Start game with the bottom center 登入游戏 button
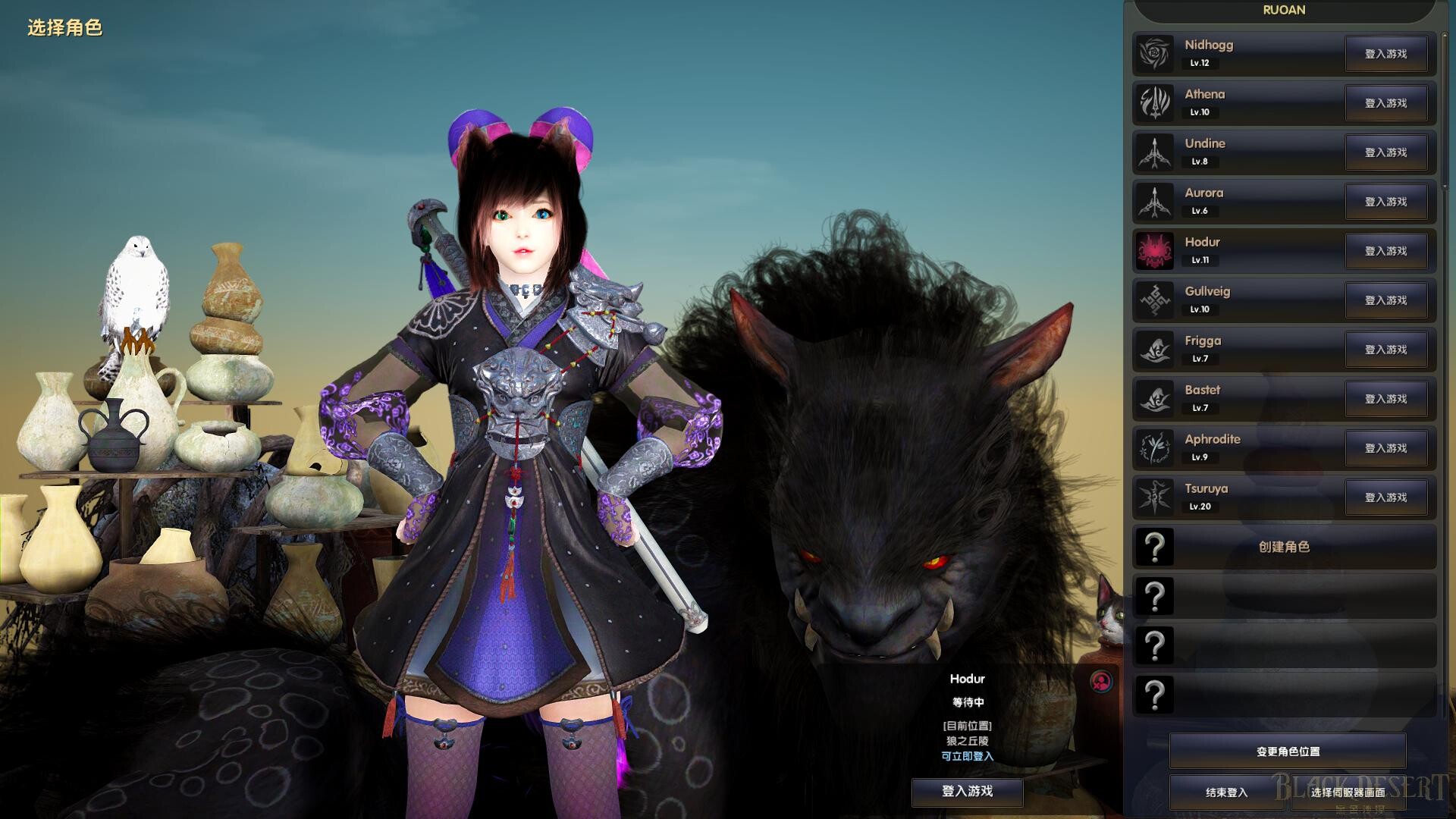This screenshot has height=819, width=1456. [967, 791]
